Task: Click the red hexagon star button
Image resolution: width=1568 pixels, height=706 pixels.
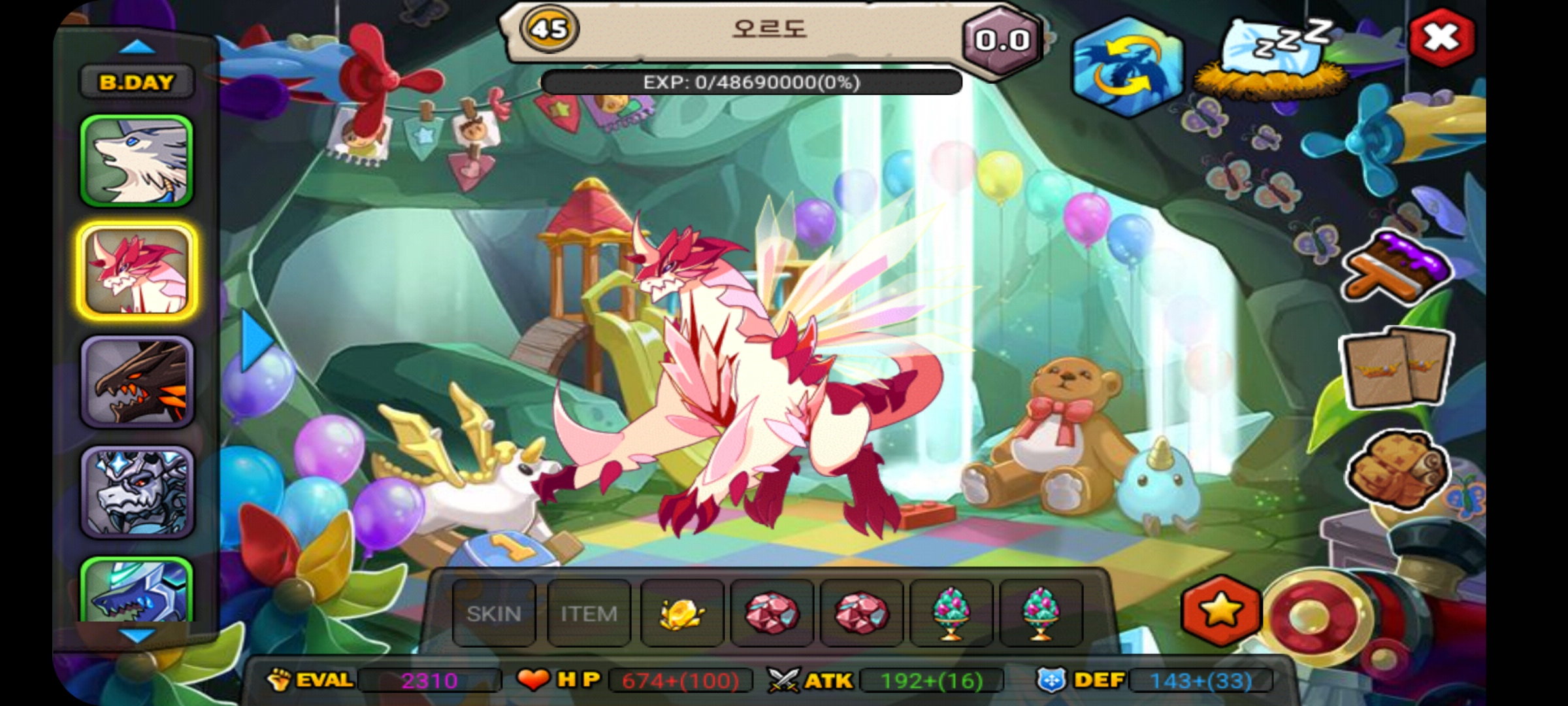Action: [x=1220, y=611]
